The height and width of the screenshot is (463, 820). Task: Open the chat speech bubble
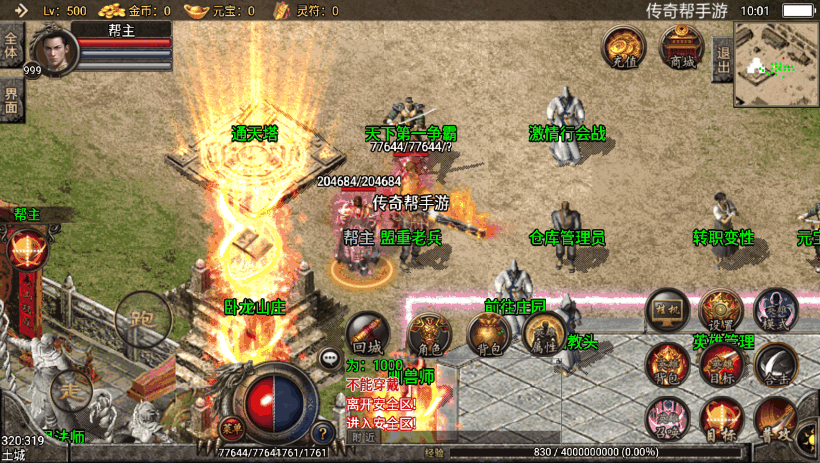[329, 357]
